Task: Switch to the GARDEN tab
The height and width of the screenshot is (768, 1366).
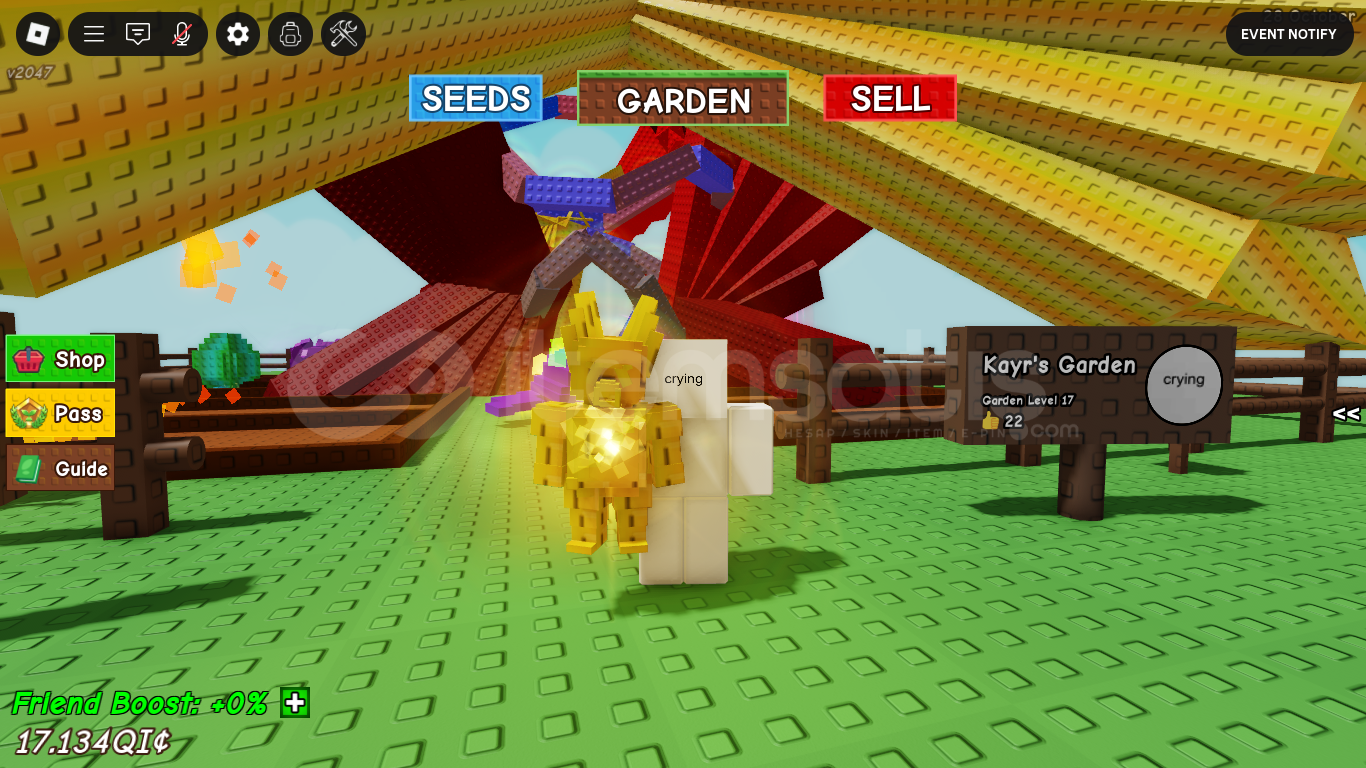Action: click(683, 100)
